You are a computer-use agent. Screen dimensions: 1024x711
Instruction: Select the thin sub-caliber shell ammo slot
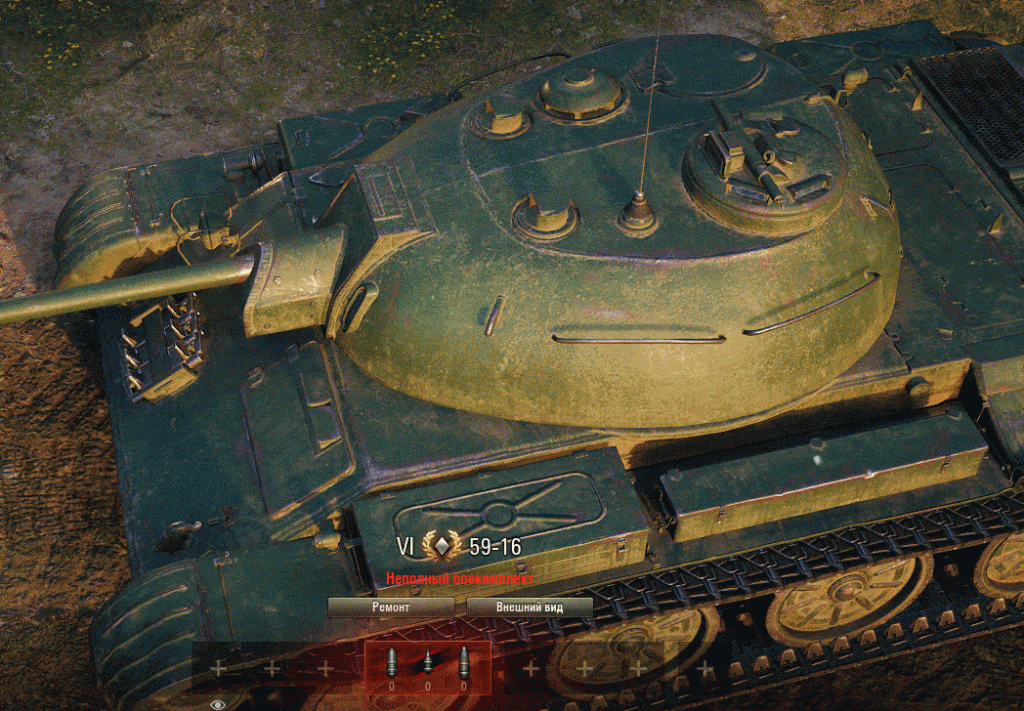tap(427, 664)
